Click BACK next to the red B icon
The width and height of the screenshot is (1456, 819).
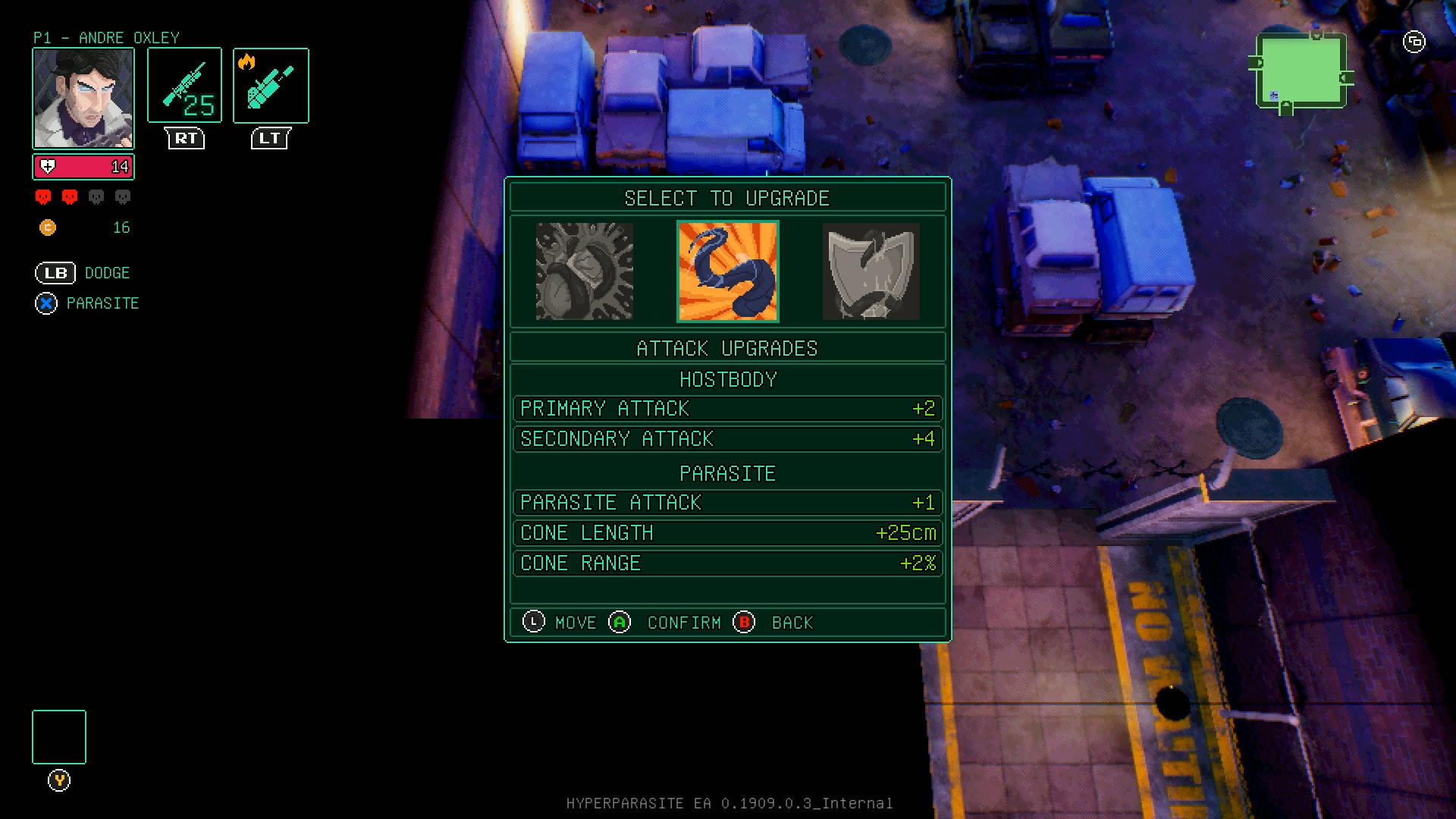pyautogui.click(x=792, y=623)
